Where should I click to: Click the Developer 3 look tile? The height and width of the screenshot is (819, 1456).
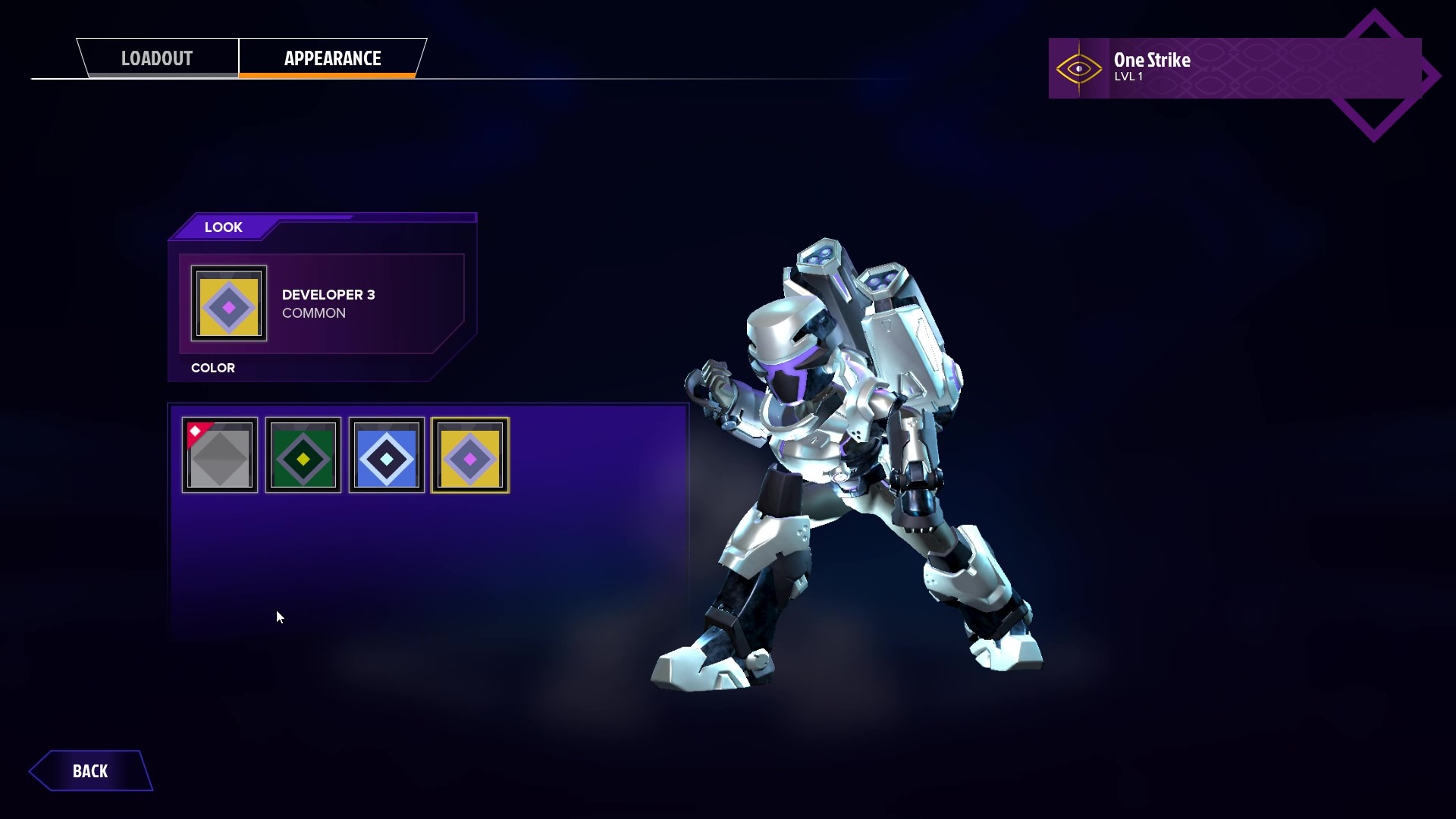click(229, 303)
